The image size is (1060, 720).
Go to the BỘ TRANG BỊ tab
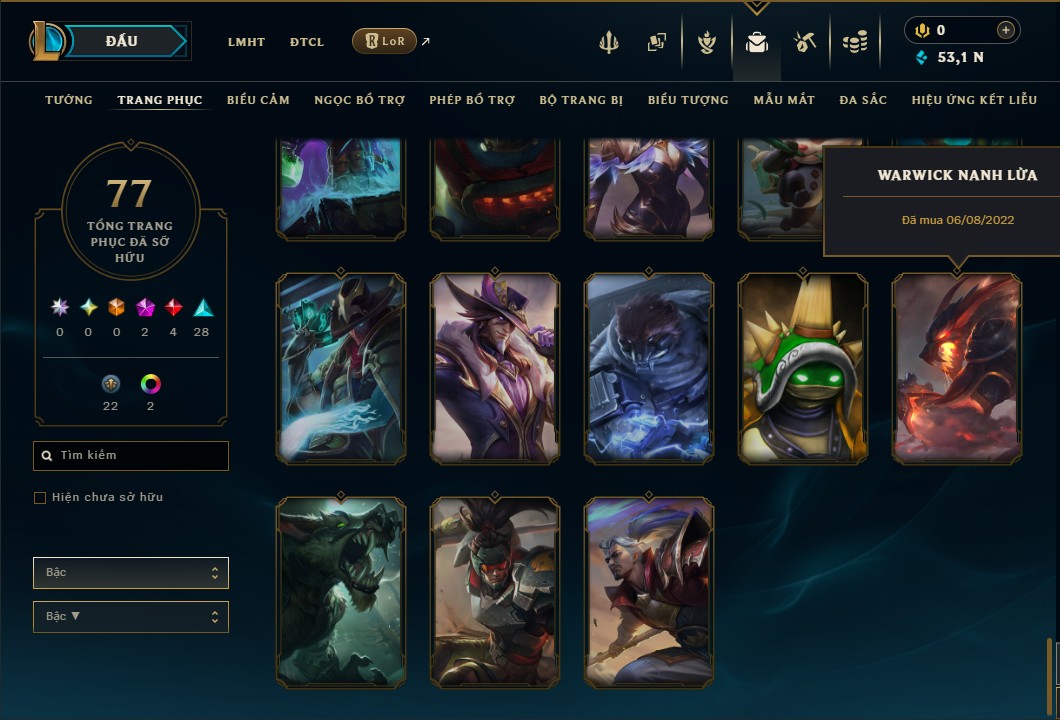point(581,100)
